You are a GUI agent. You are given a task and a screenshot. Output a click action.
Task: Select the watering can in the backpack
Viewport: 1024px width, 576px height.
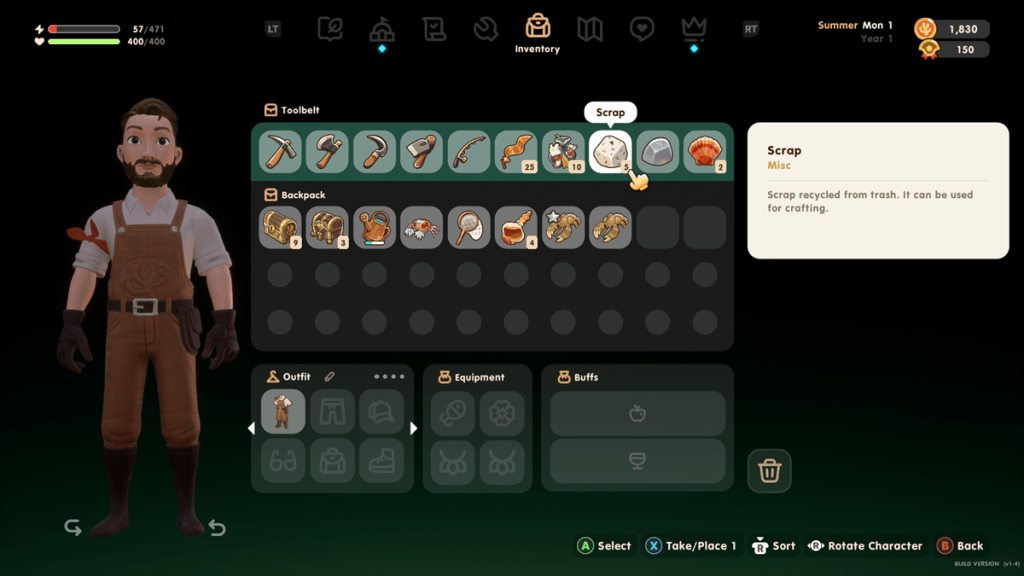(x=374, y=228)
